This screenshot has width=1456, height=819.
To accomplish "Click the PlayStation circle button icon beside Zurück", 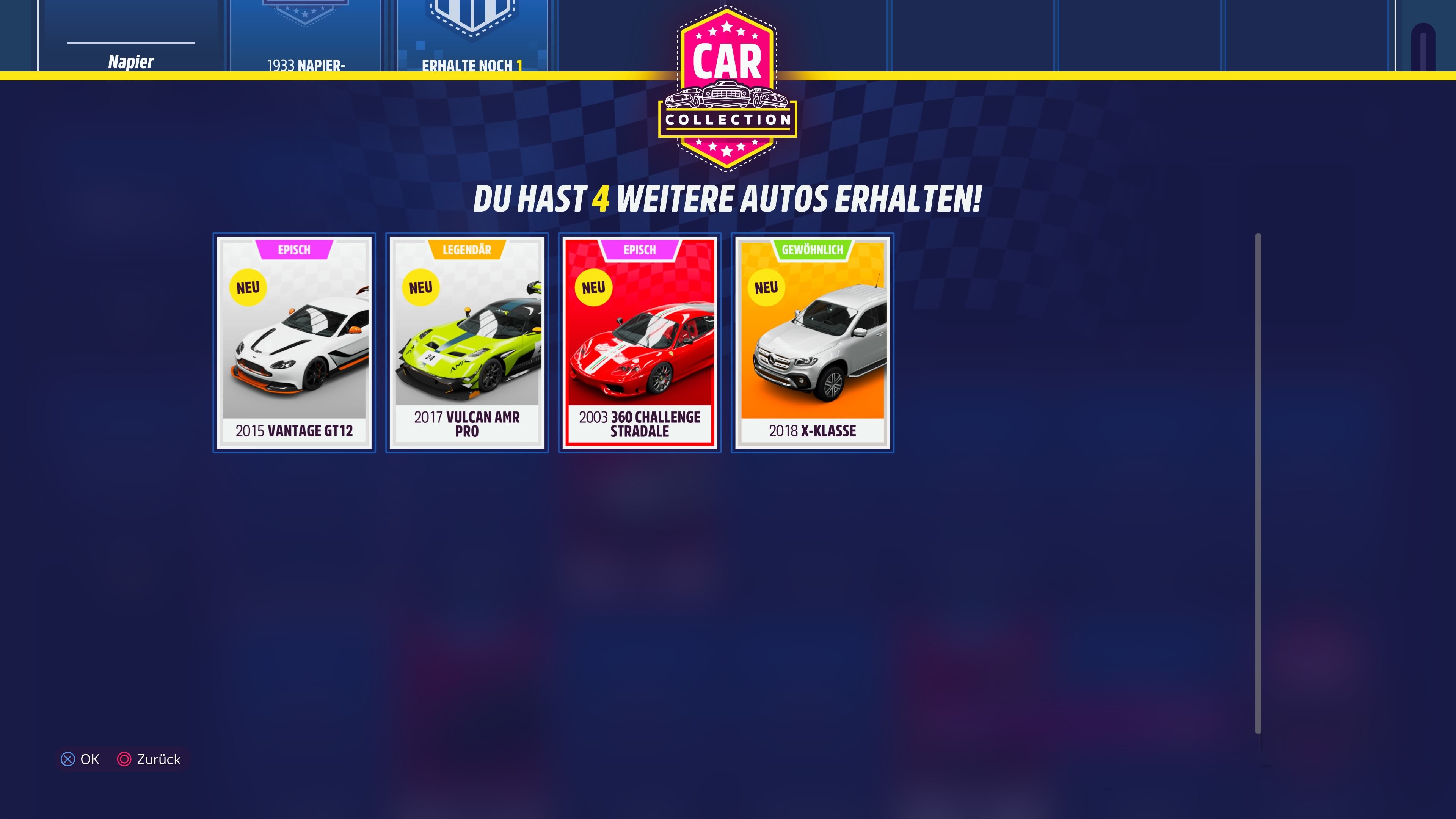I will pos(124,759).
